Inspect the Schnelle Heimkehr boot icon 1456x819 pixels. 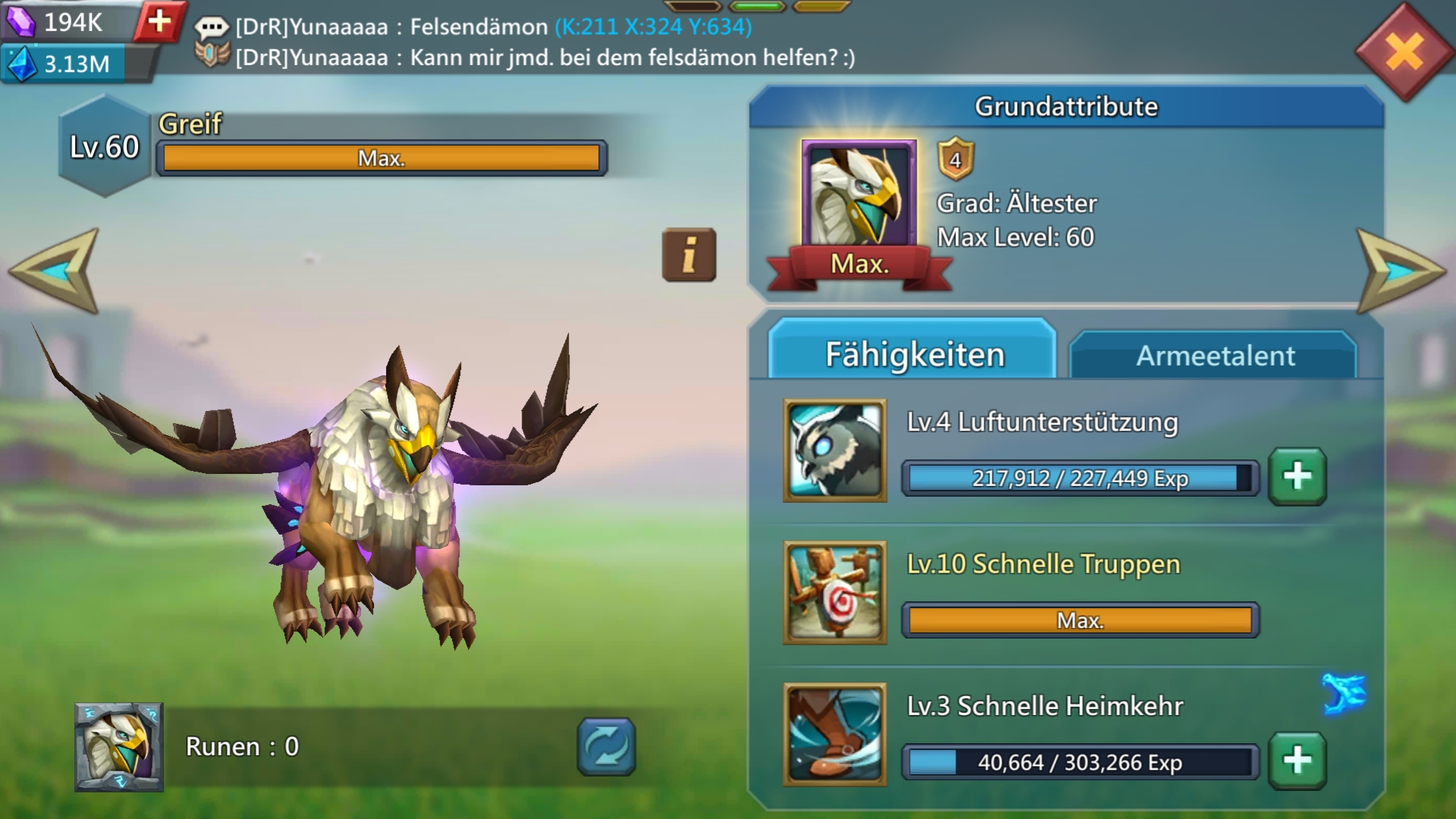click(x=835, y=734)
